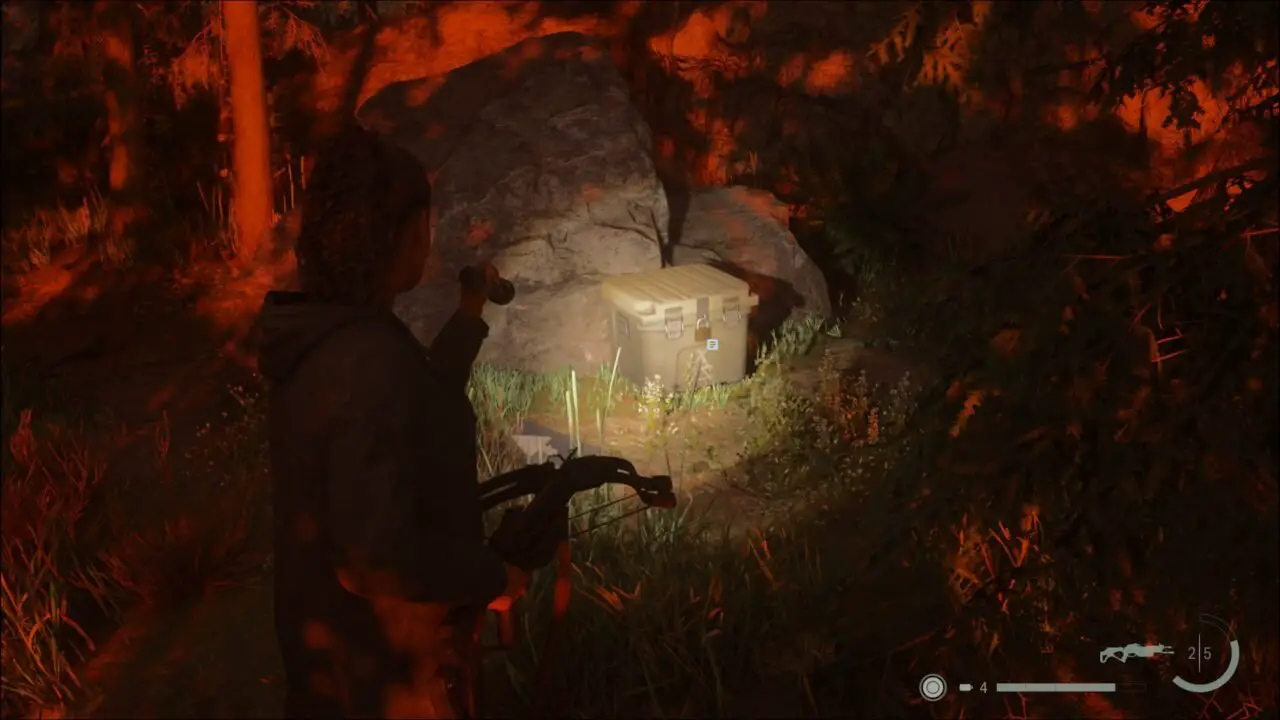The image size is (1280, 720).
Task: Click the circular double-ring icon at bottom left
Action: click(x=932, y=688)
